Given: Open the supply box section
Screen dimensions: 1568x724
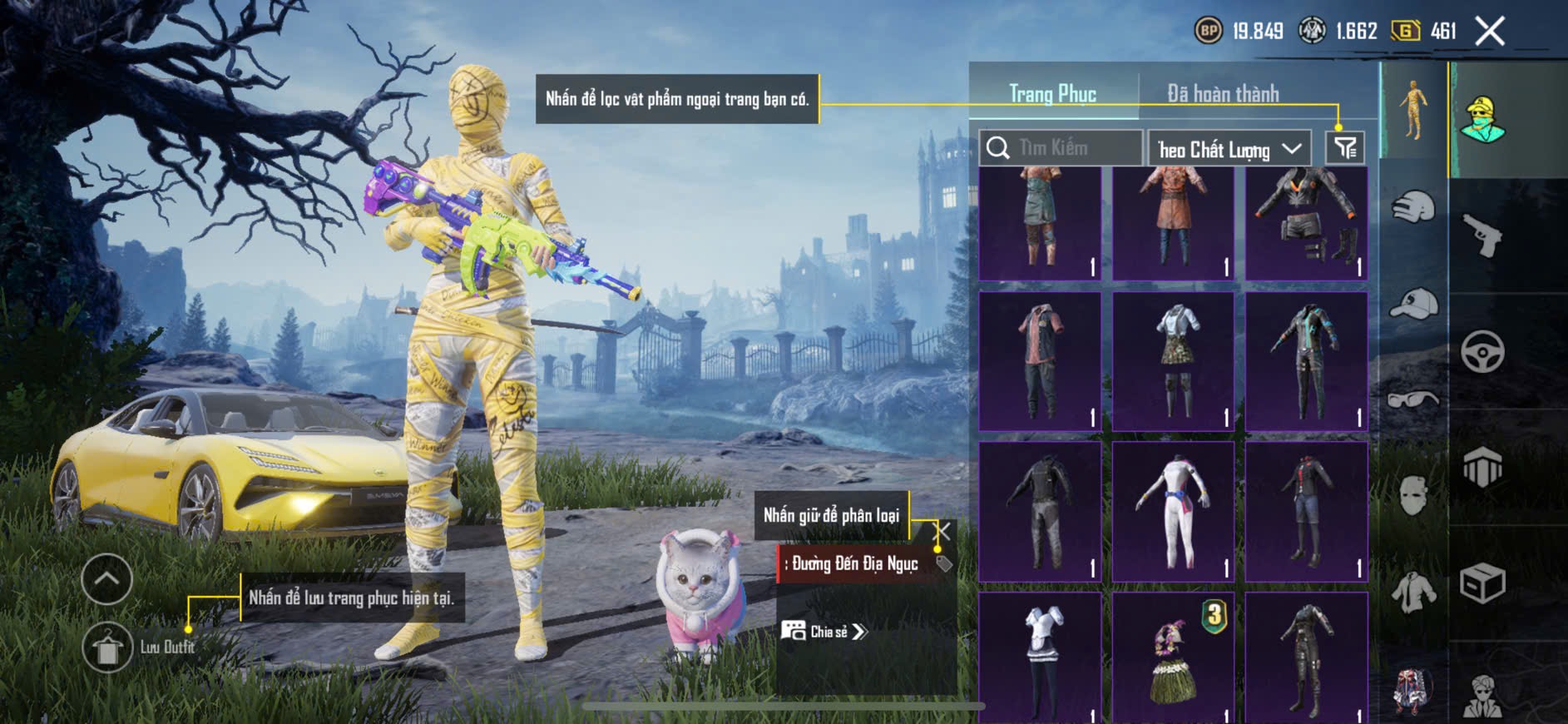Looking at the screenshot, I should pos(1482,583).
